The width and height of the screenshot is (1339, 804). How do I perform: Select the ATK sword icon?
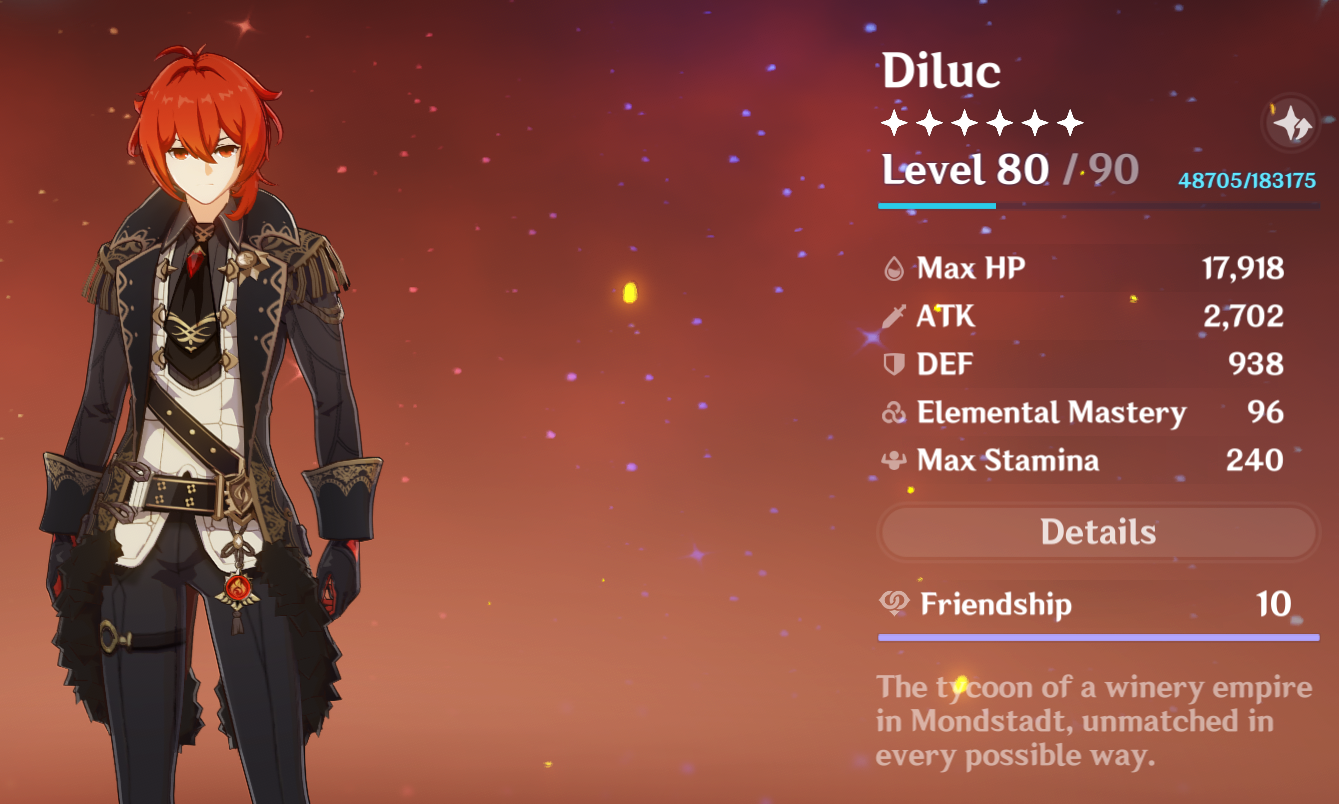893,316
